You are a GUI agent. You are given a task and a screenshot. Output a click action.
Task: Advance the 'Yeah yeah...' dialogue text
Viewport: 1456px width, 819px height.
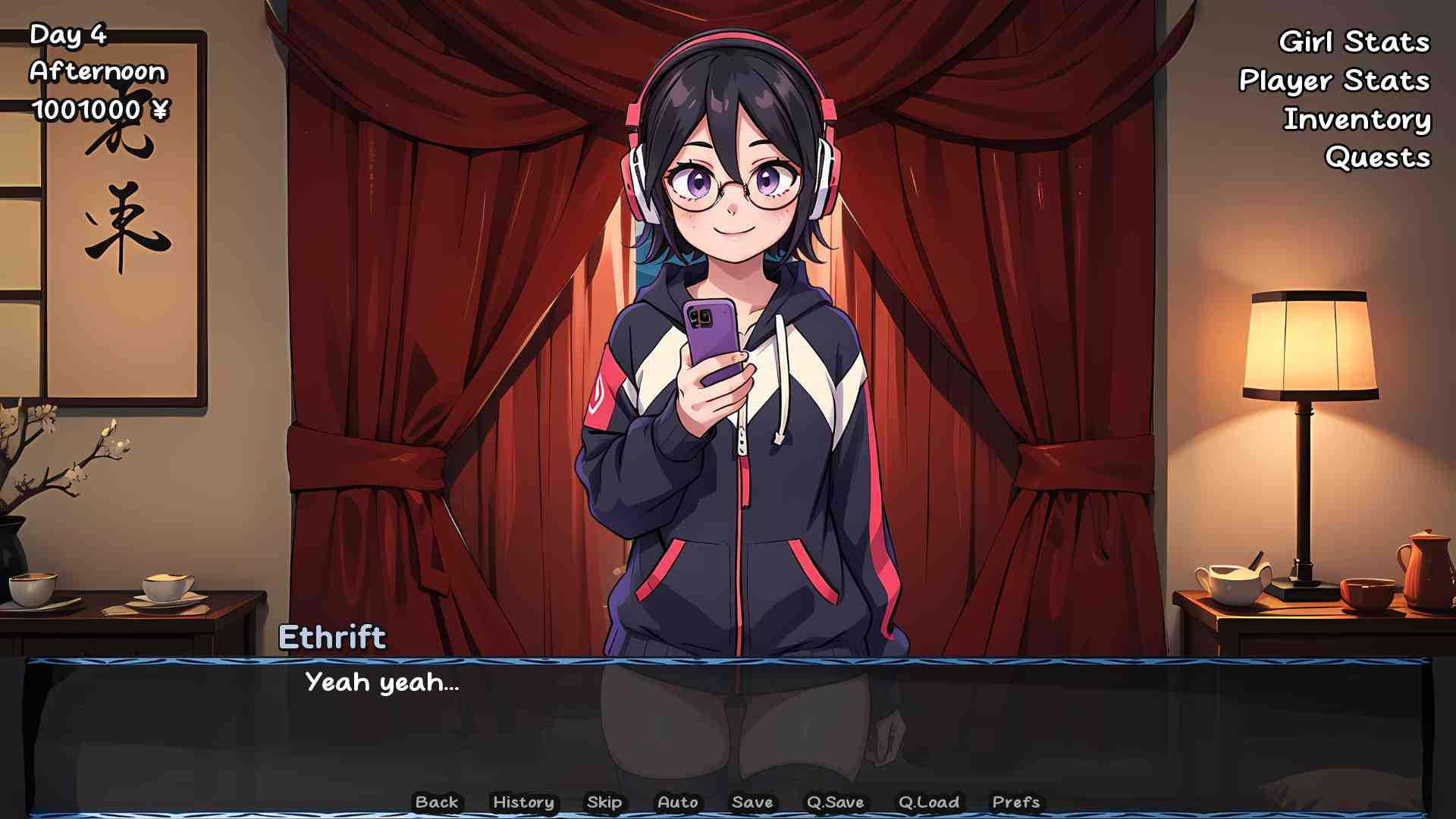pos(728,720)
